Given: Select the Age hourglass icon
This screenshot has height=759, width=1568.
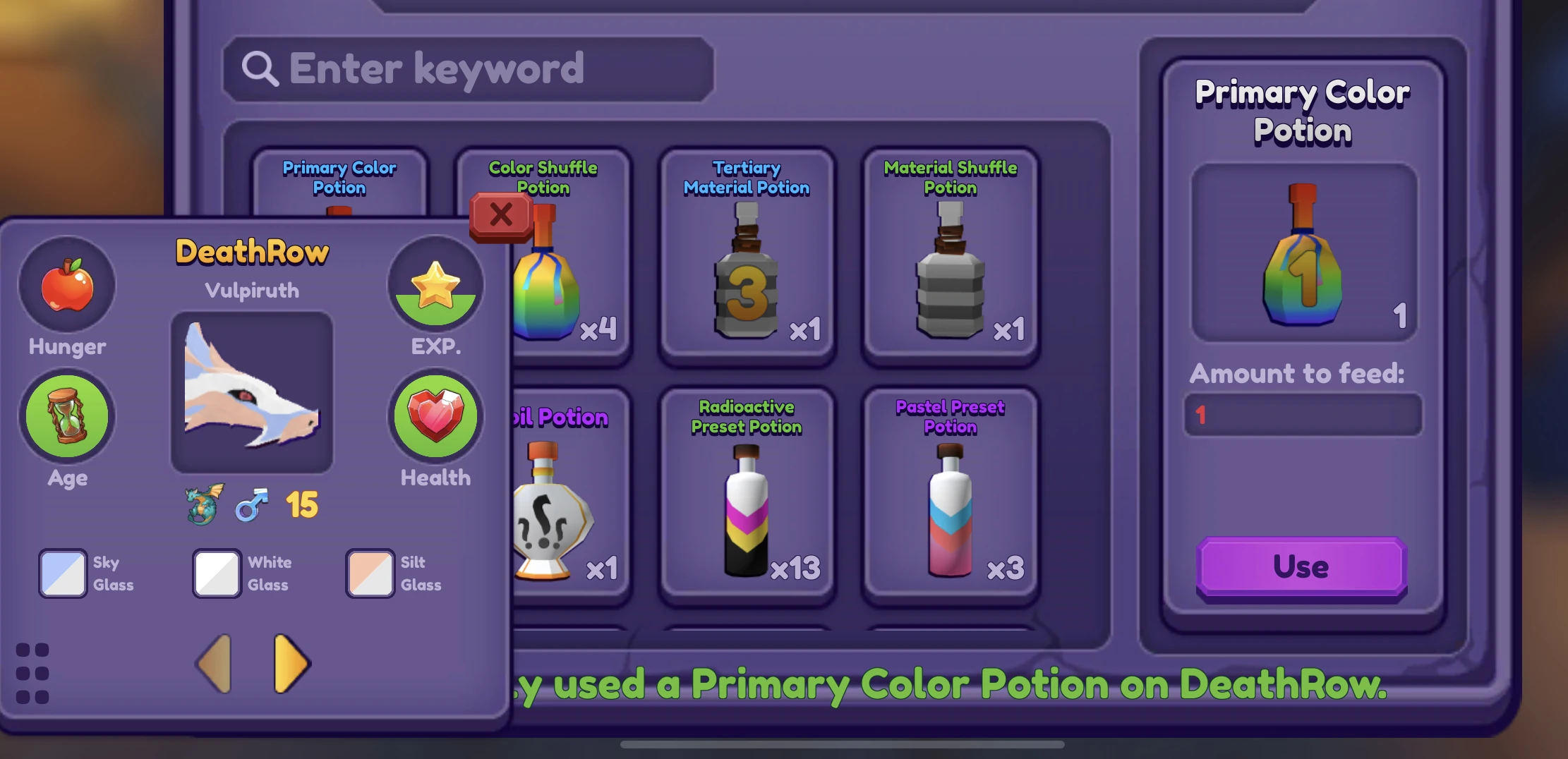Looking at the screenshot, I should pos(66,417).
